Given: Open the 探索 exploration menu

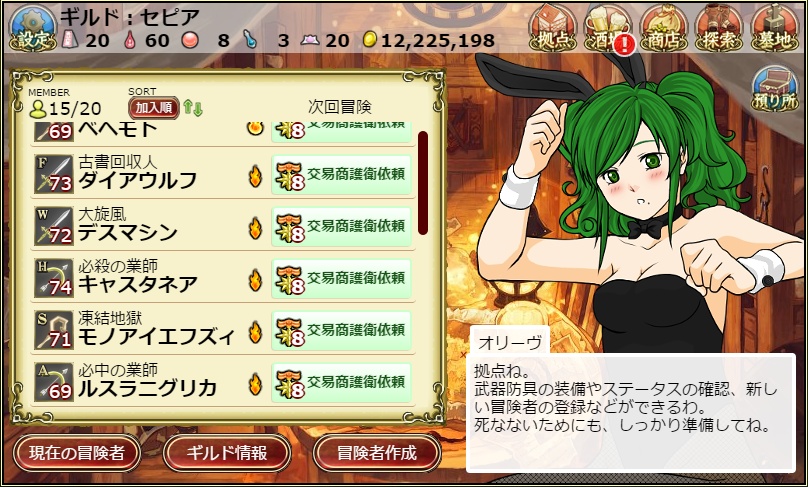Looking at the screenshot, I should click(720, 29).
